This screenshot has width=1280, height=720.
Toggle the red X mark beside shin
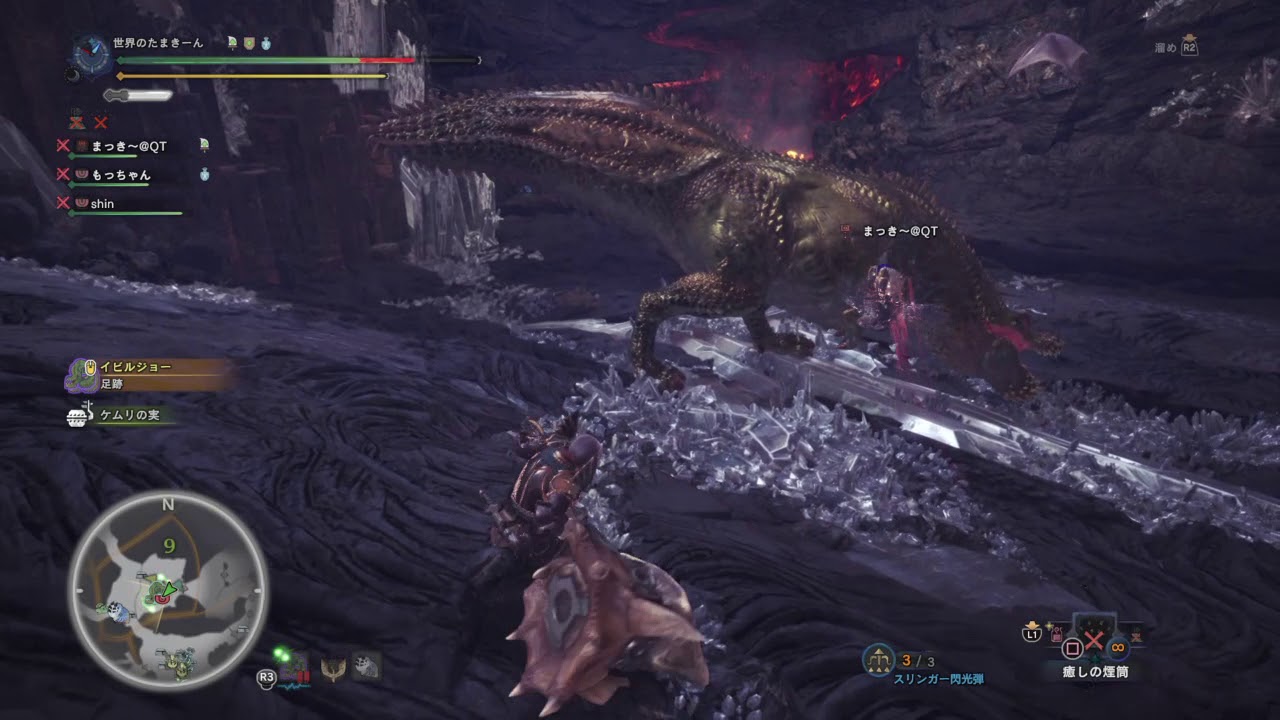click(x=61, y=203)
